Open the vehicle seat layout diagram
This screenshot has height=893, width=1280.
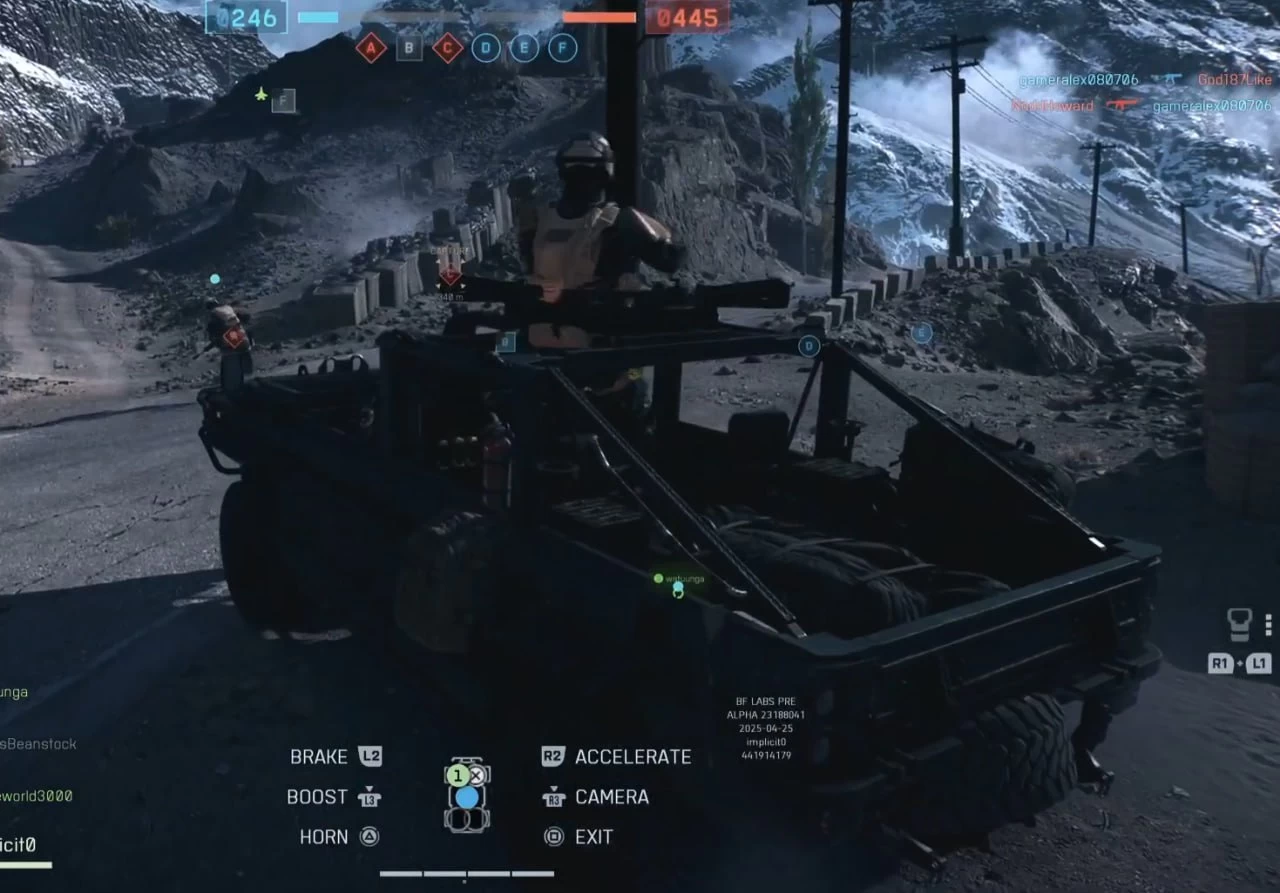click(x=467, y=795)
